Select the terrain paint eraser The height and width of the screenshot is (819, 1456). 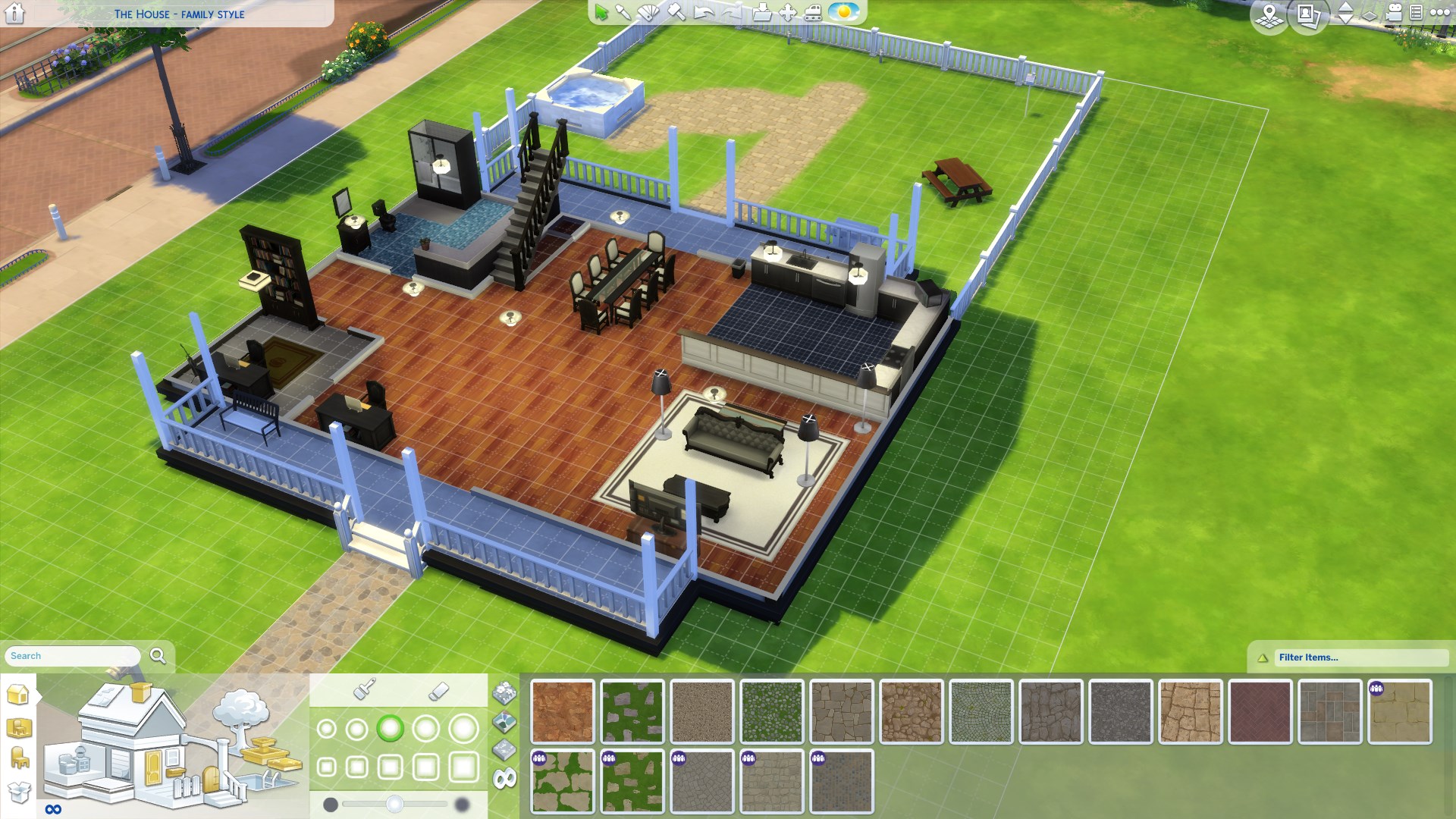pos(438,691)
